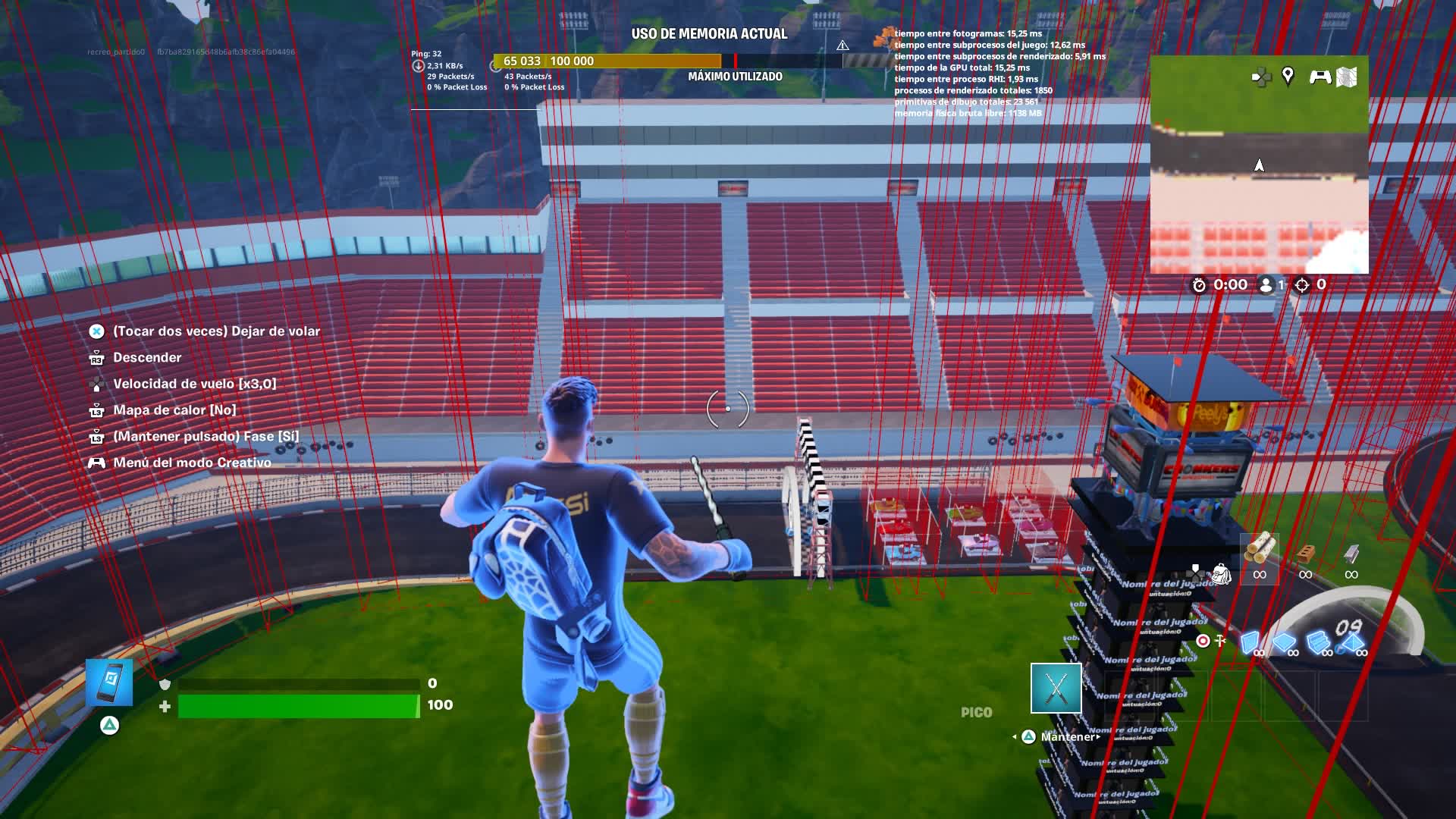Select the stairs building piece icon

point(1317,642)
